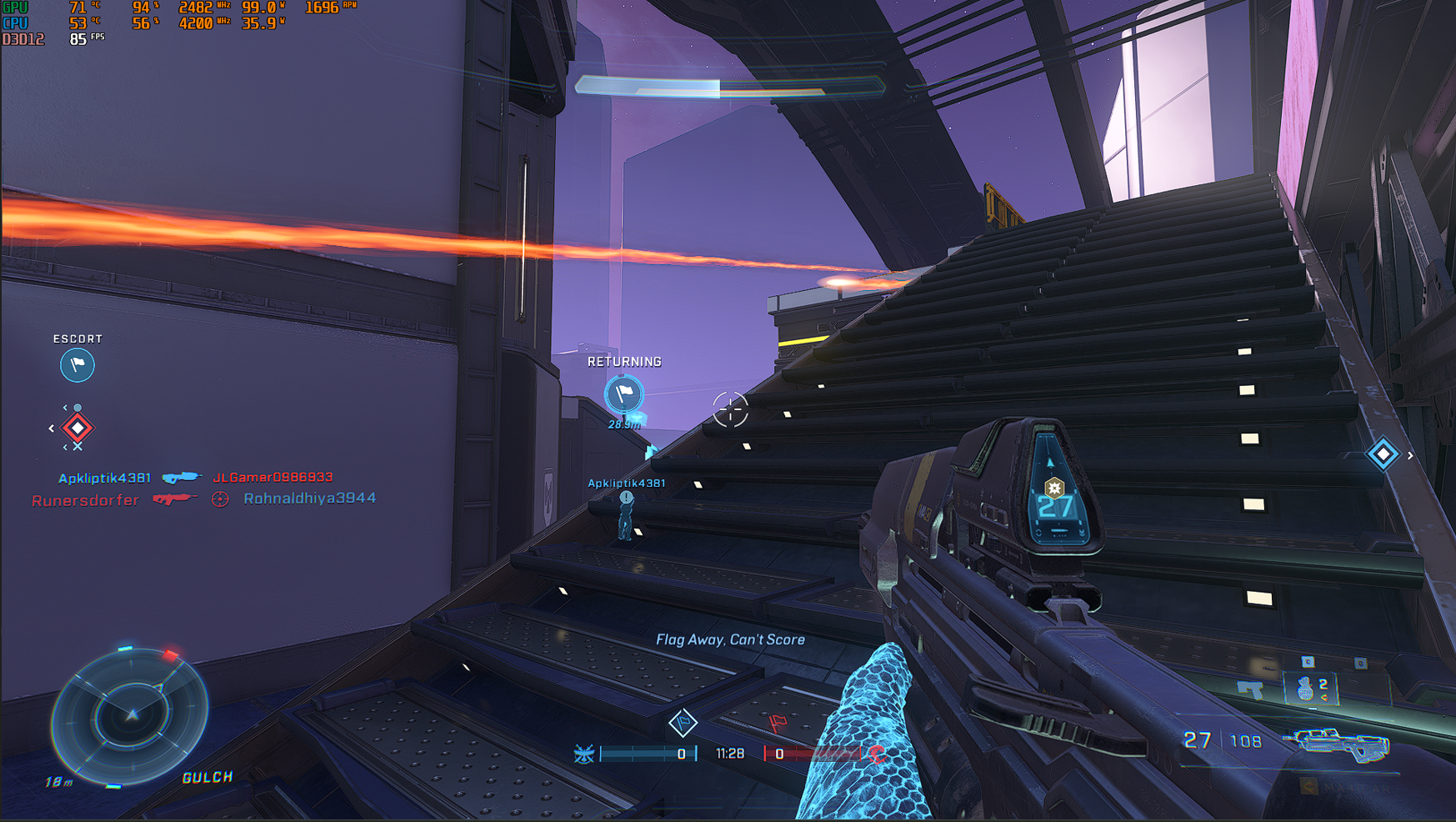This screenshot has height=822, width=1456.
Task: Select the blue team eagle emblem
Action: (584, 754)
